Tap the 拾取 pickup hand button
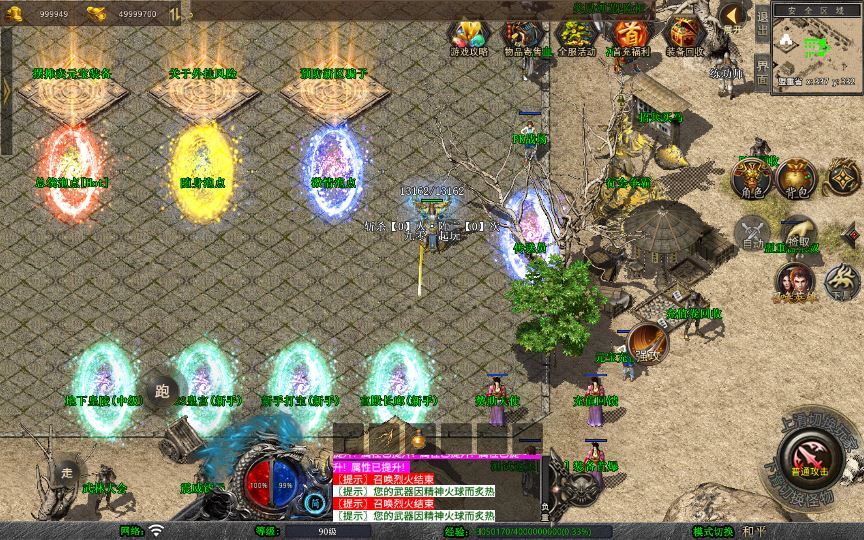 pyautogui.click(x=799, y=232)
